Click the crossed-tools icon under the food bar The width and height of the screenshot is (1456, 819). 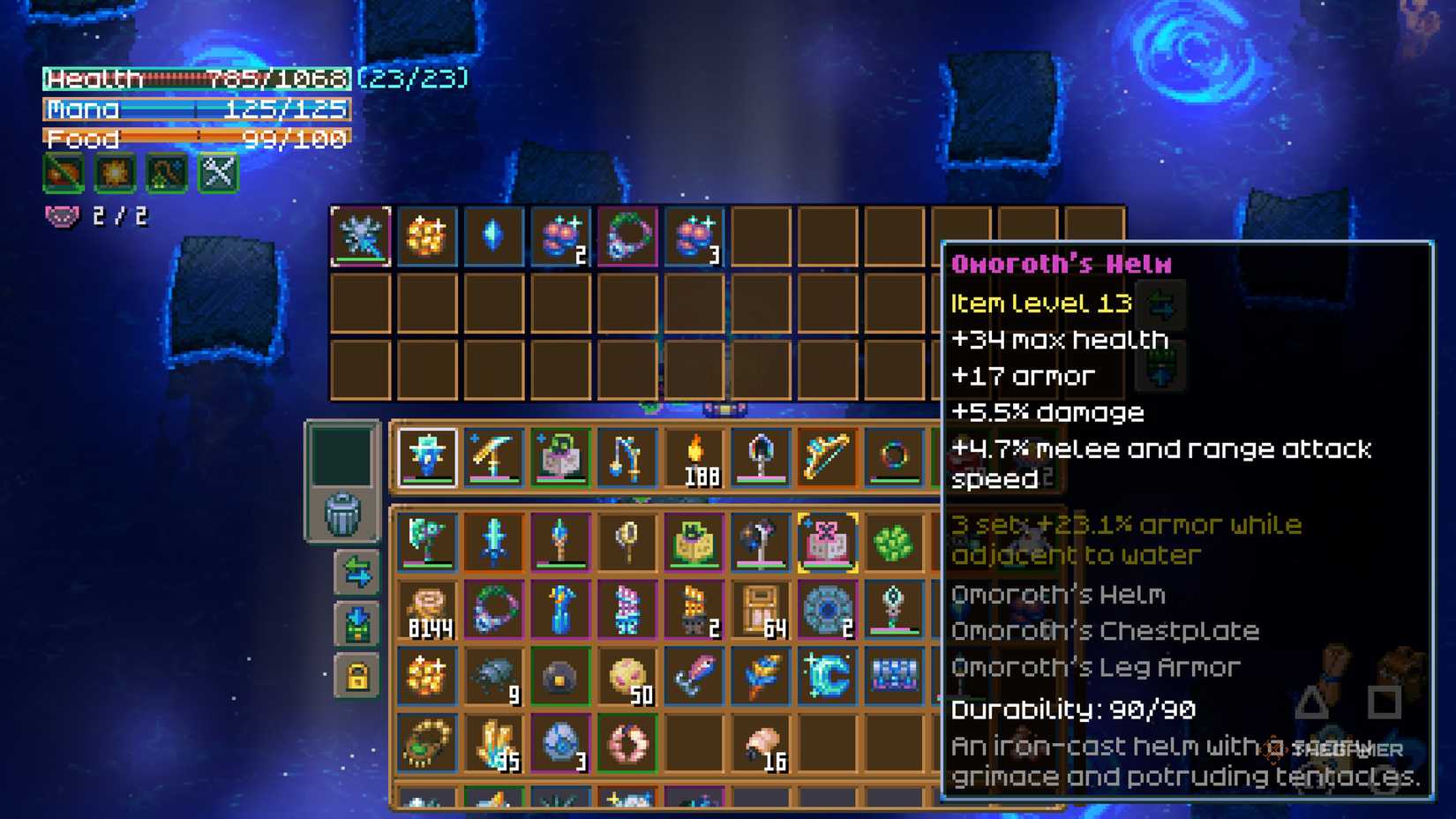click(215, 173)
